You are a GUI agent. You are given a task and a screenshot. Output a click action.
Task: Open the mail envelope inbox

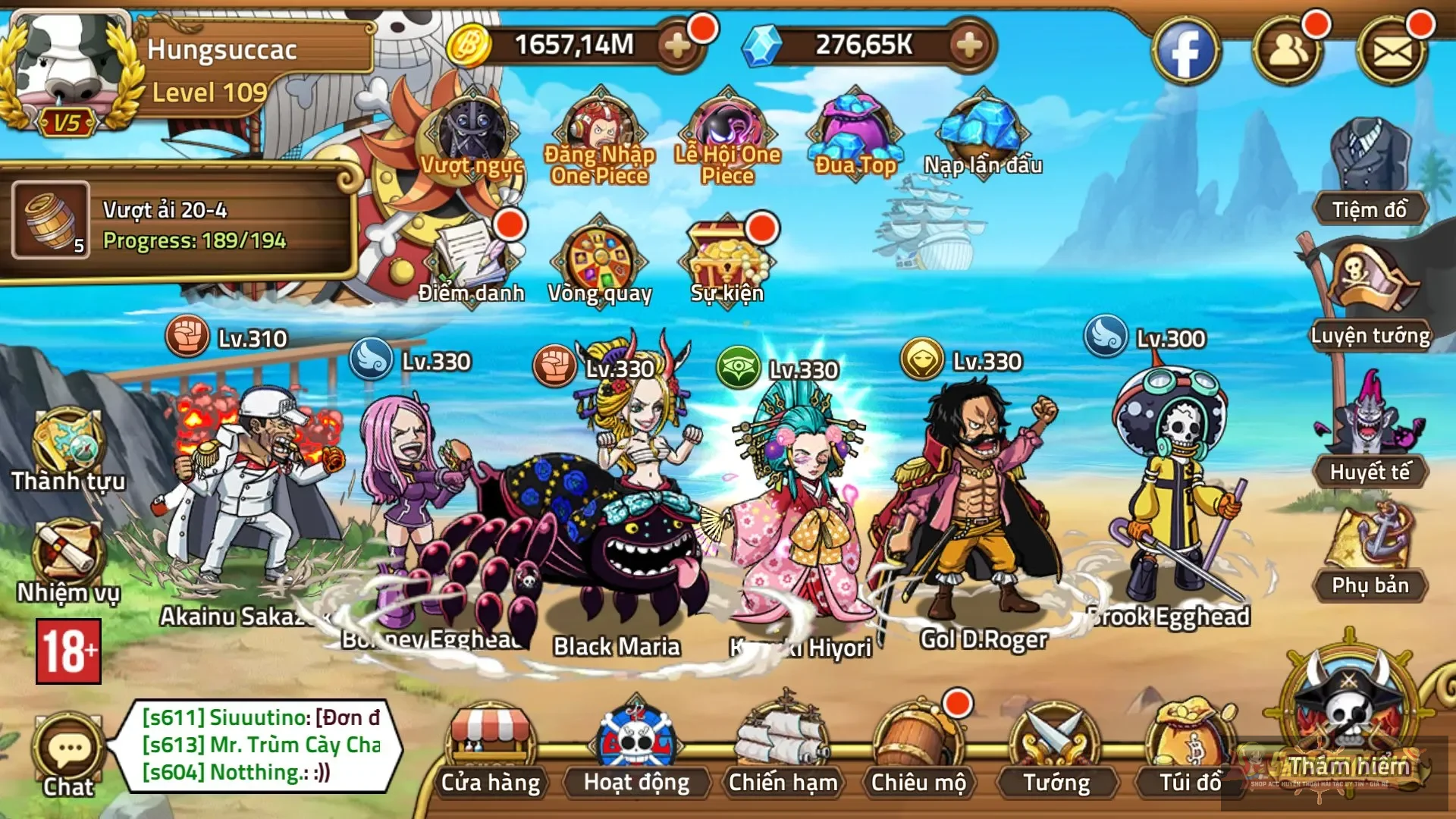(1392, 51)
